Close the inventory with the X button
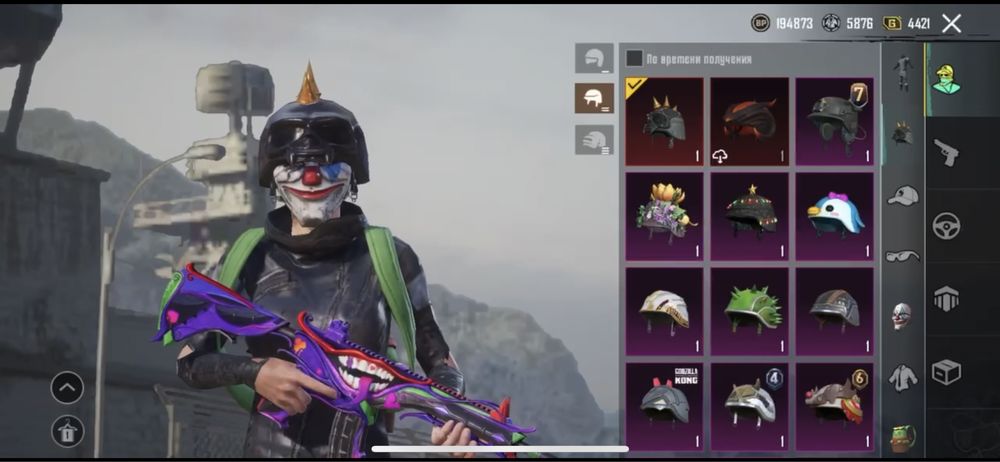1000x462 pixels. (x=951, y=23)
